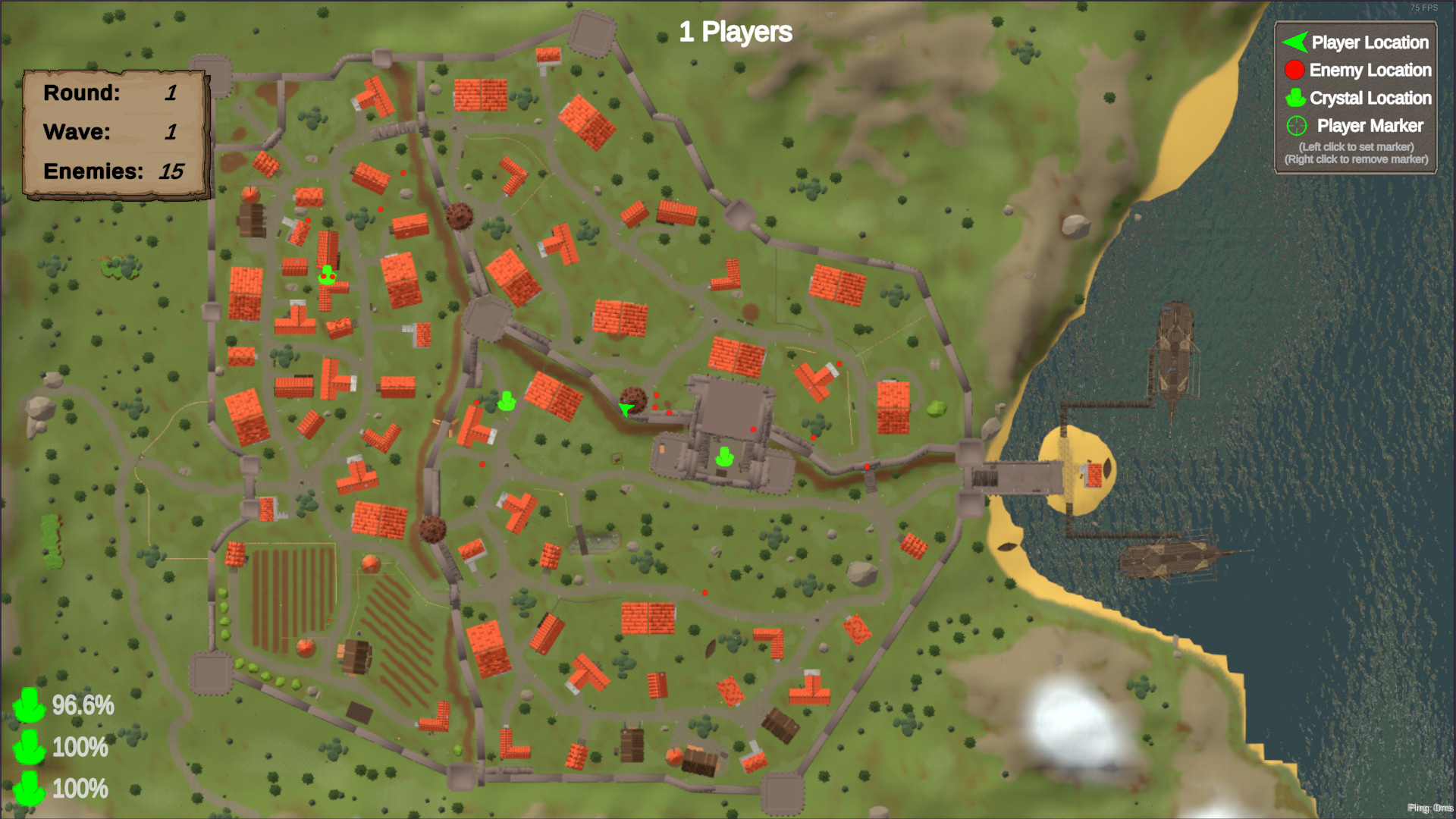Click the 96.6% crystal health readout

coord(81,707)
